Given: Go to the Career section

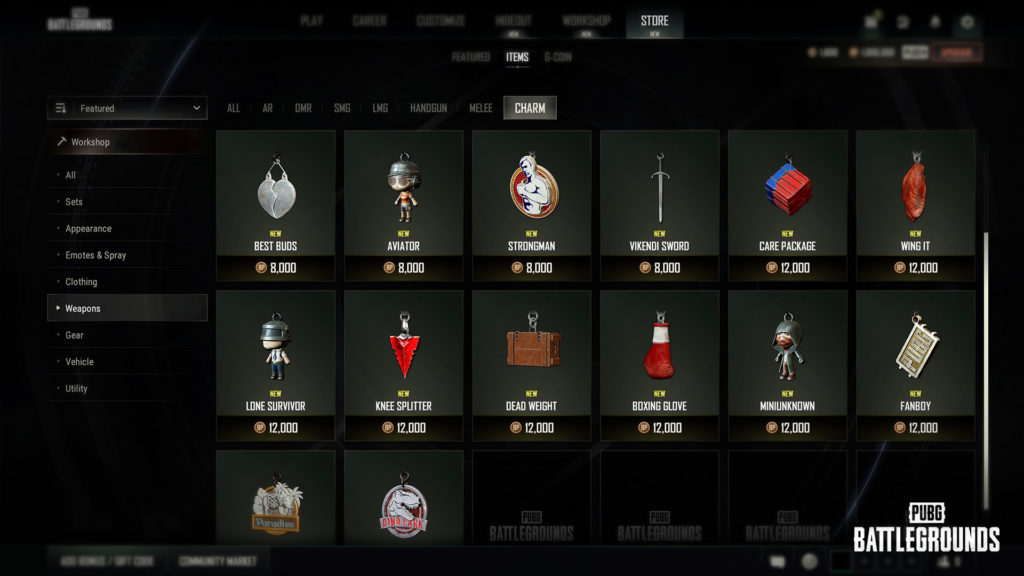Looking at the screenshot, I should (x=369, y=21).
